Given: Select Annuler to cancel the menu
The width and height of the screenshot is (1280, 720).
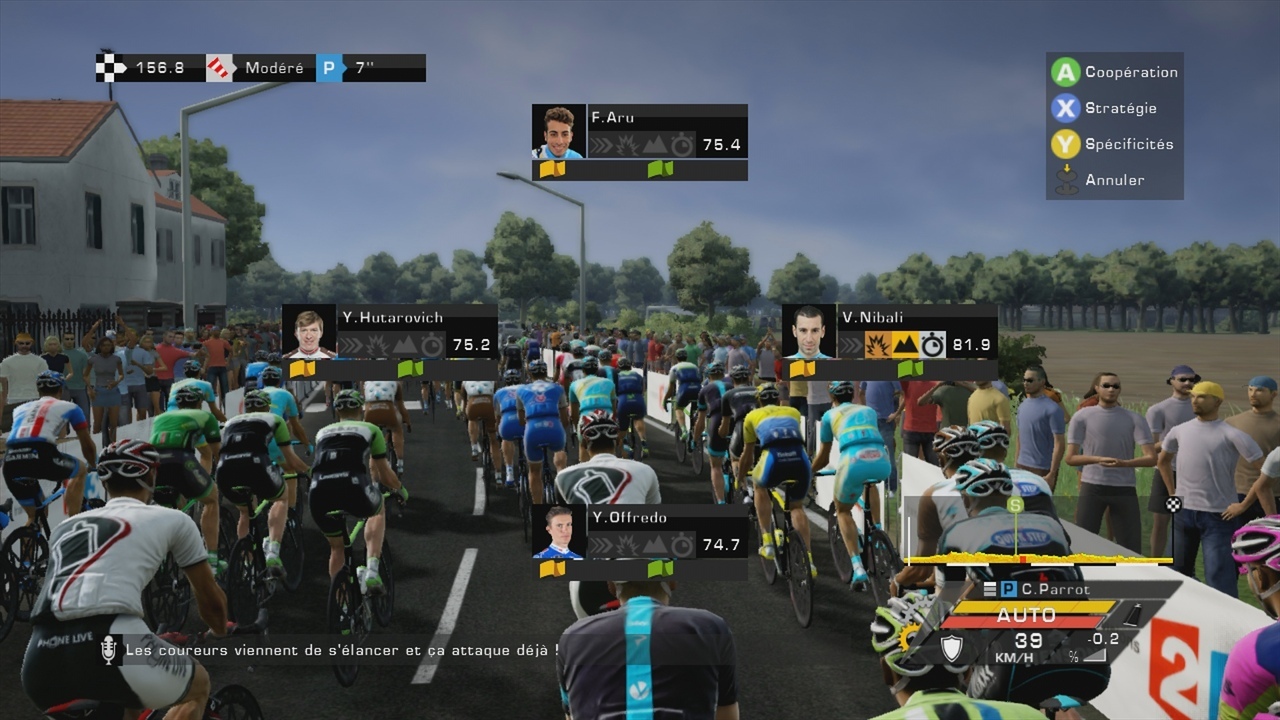Looking at the screenshot, I should click(1100, 180).
